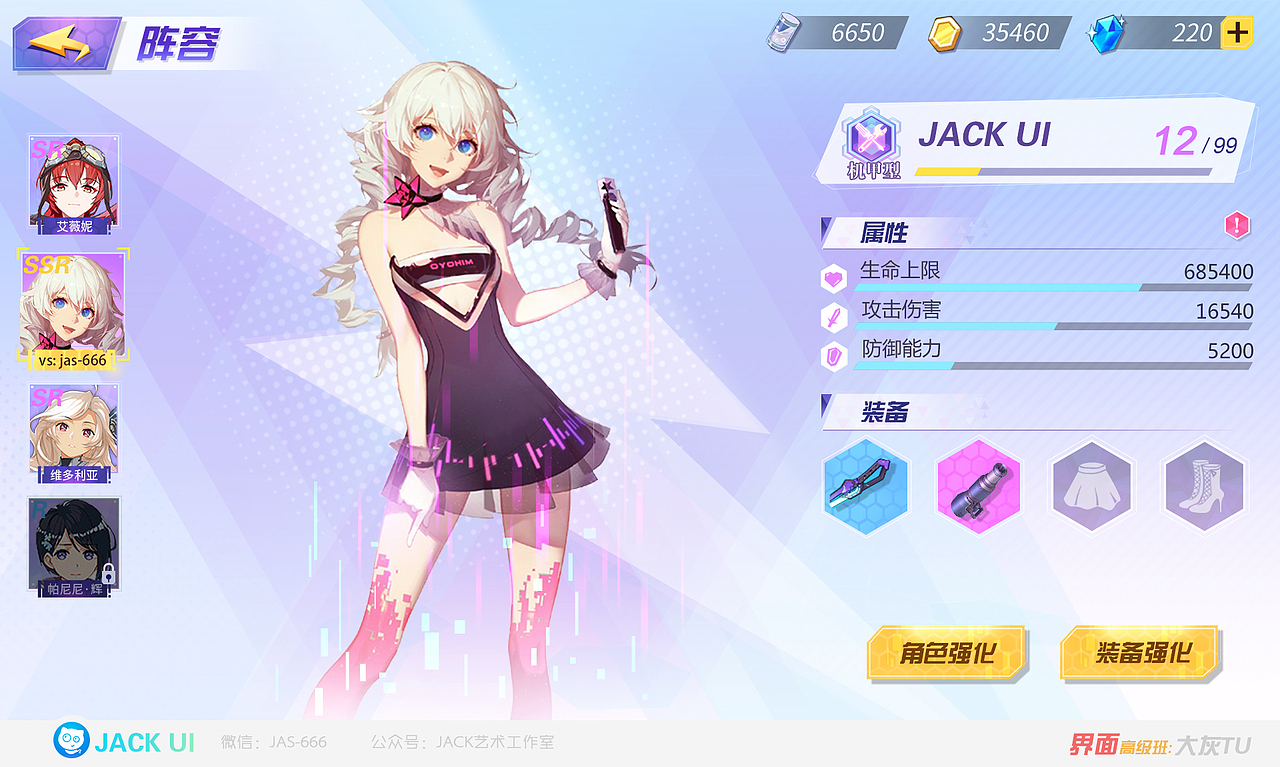
Task: Click the empty skirt equipment slot
Action: point(1092,487)
